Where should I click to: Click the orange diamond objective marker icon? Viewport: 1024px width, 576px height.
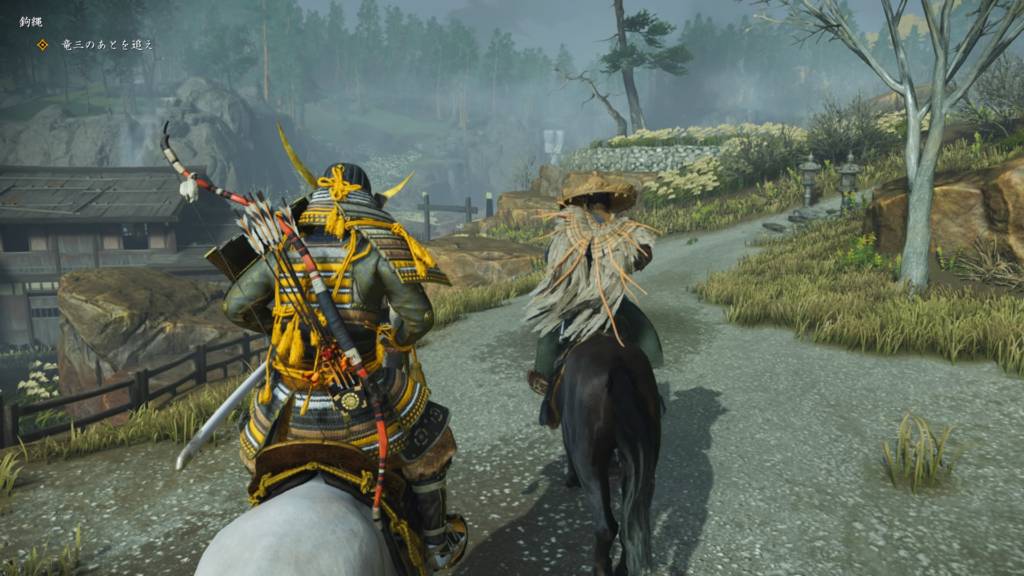point(42,45)
